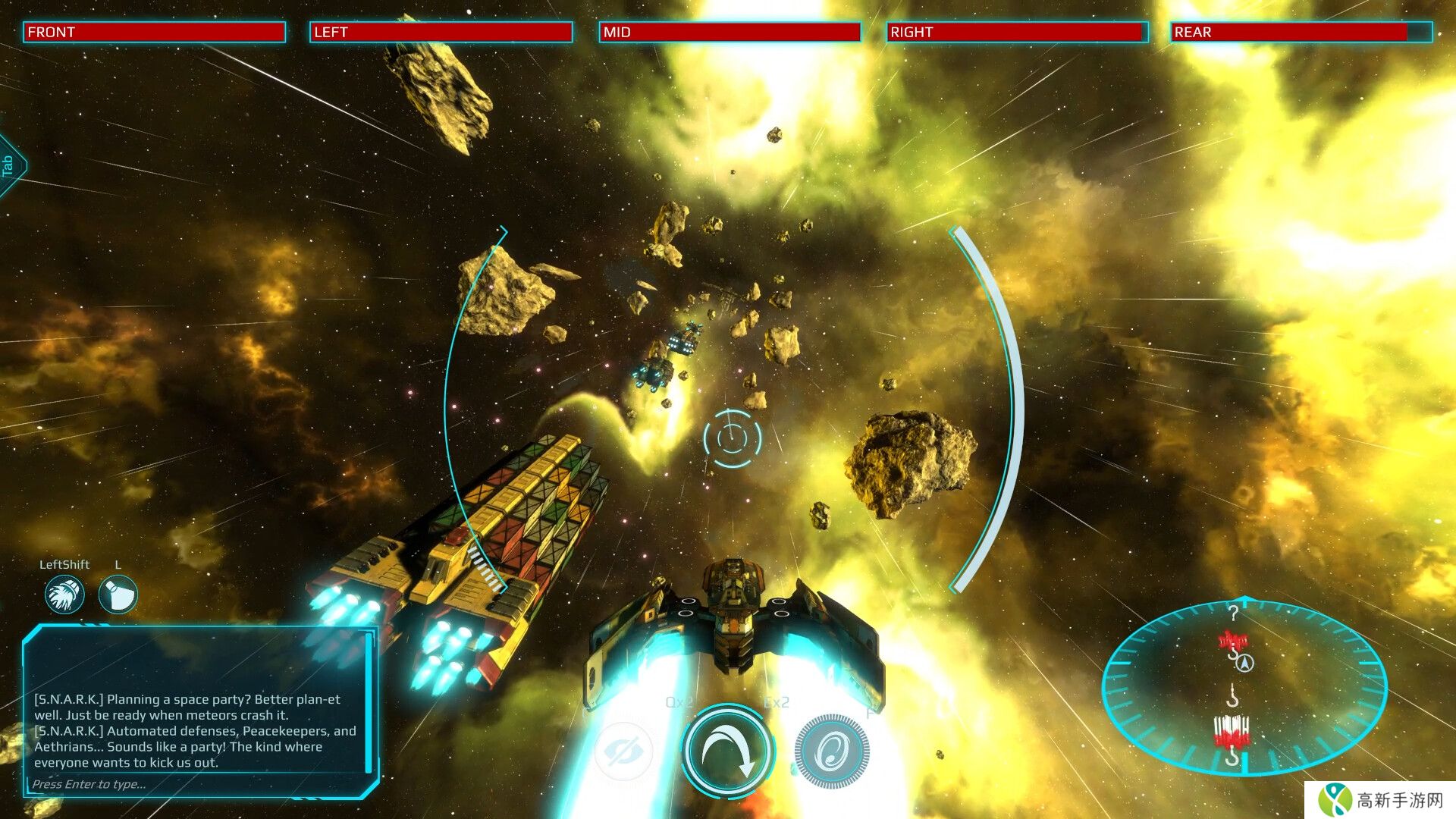The width and height of the screenshot is (1456, 819).
Task: Click the chat log scrollbar
Action: [369, 701]
